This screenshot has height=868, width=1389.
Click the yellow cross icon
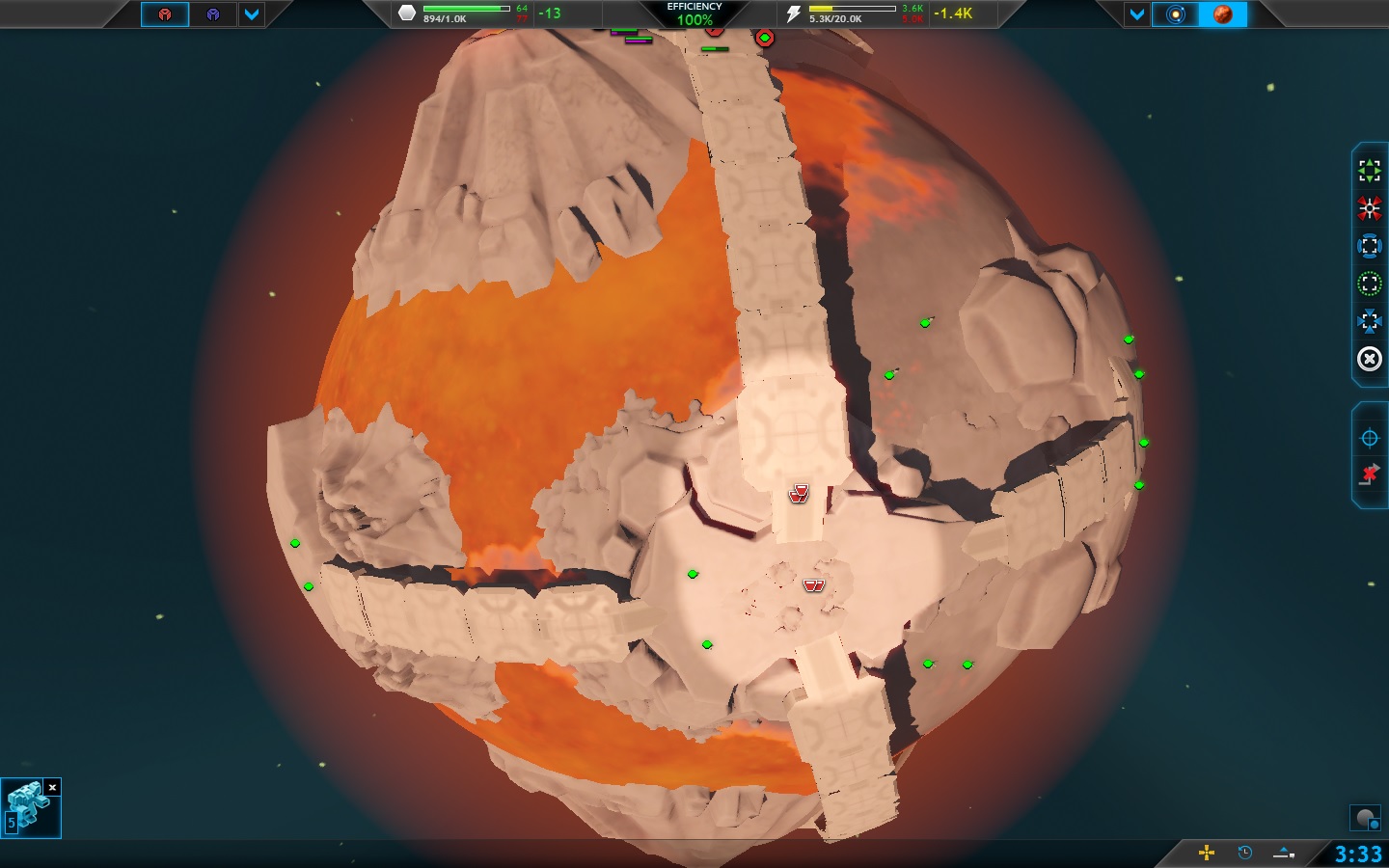point(1206,853)
